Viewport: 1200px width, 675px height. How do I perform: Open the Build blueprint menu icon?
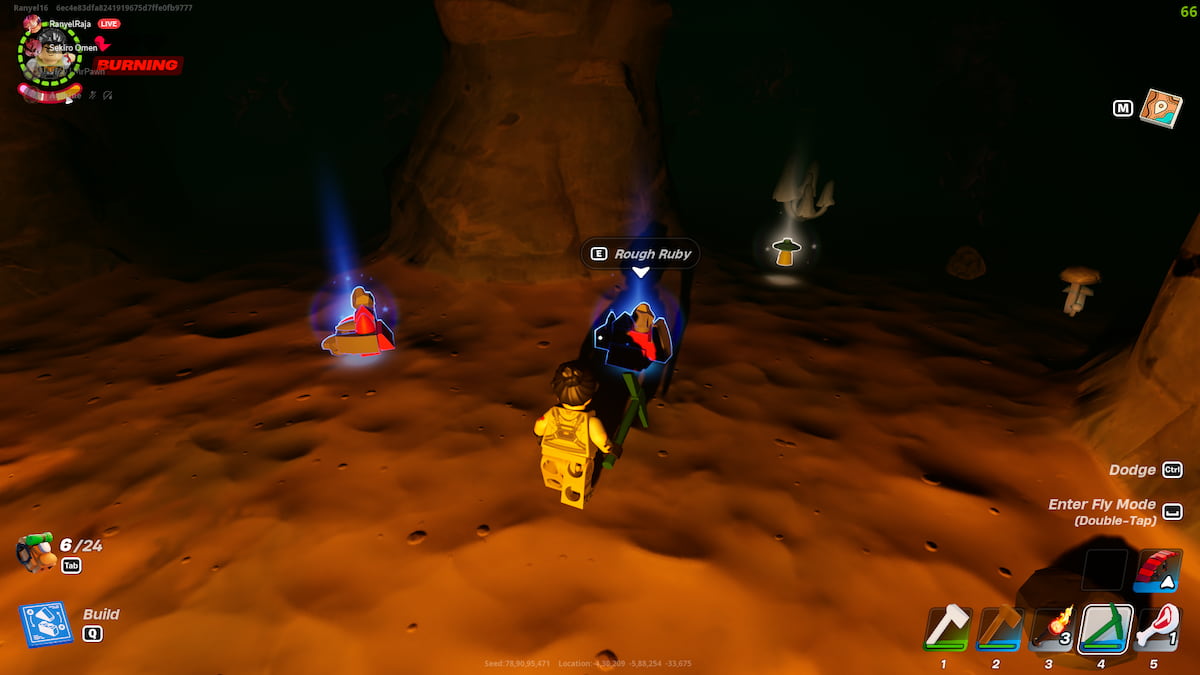pos(46,624)
